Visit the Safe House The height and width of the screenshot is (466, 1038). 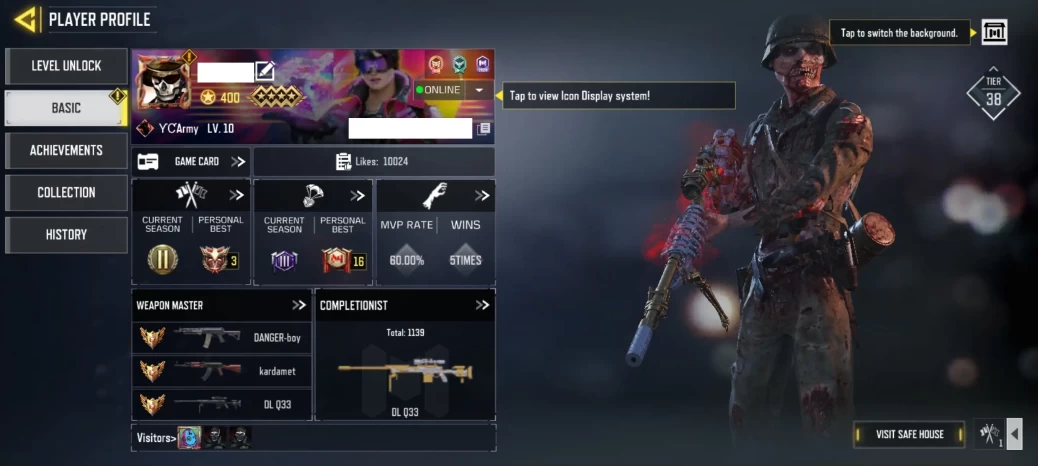click(x=910, y=434)
